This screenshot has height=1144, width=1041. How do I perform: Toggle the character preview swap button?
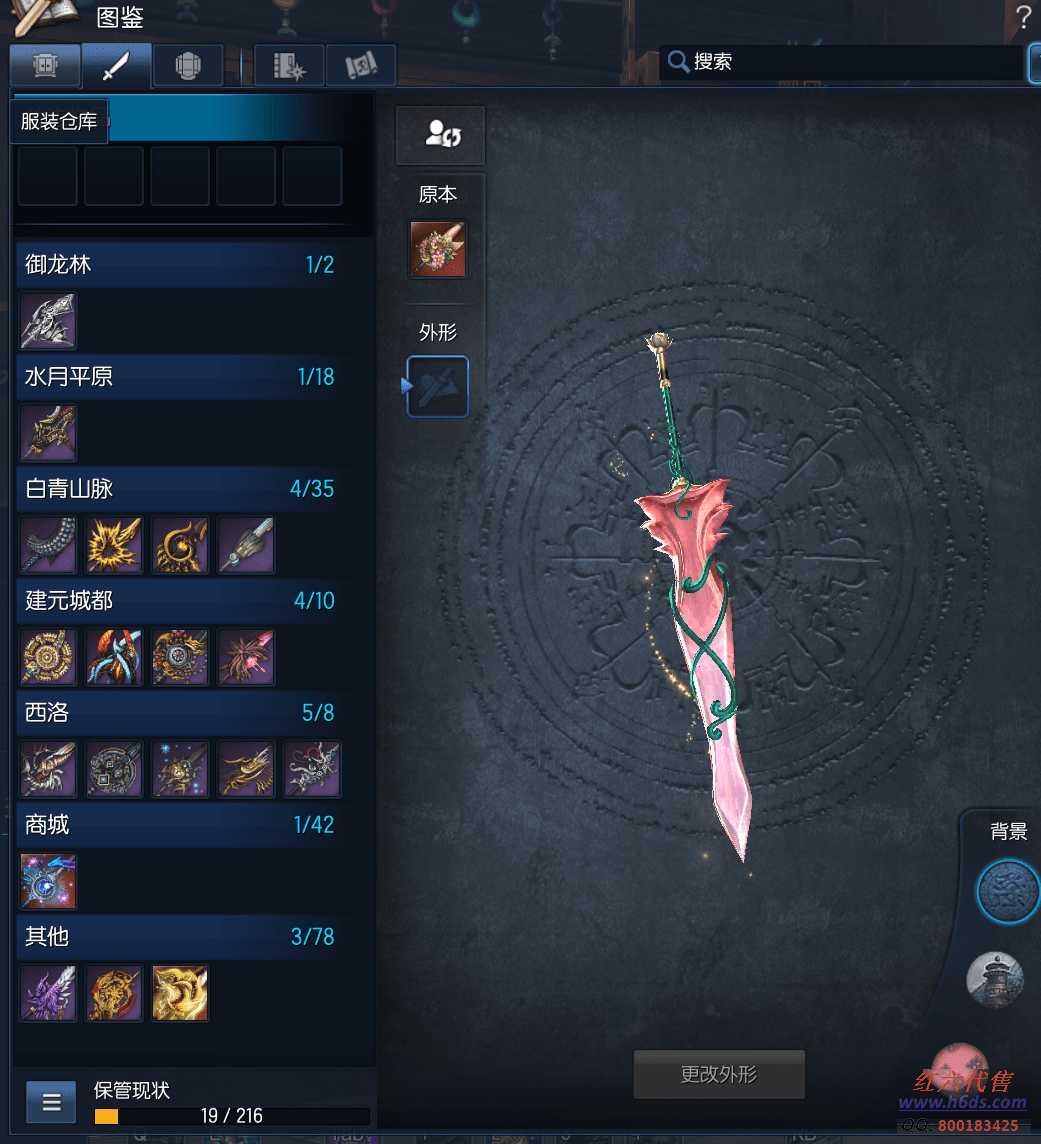click(440, 135)
